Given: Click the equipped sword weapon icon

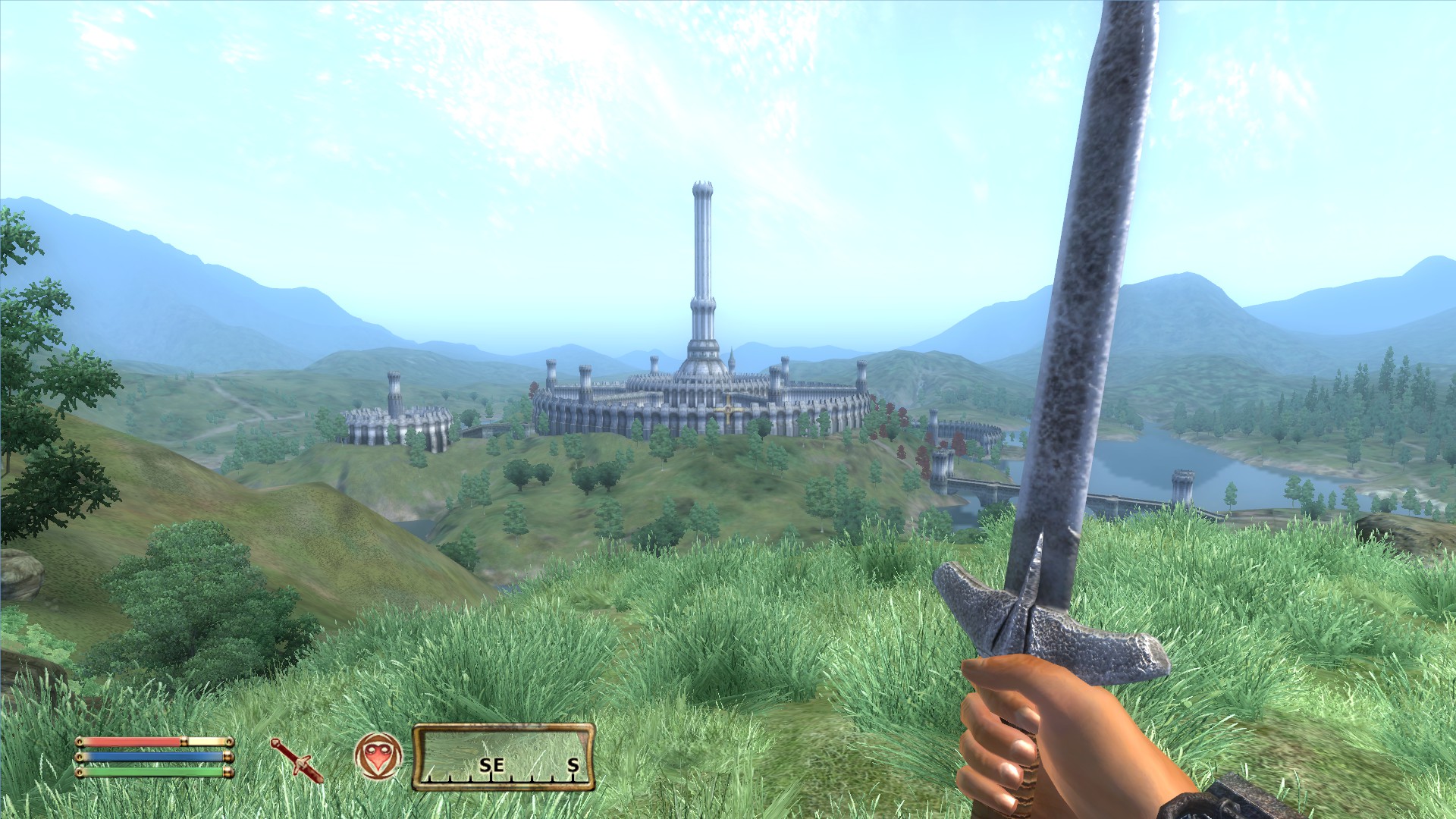Looking at the screenshot, I should [x=297, y=760].
